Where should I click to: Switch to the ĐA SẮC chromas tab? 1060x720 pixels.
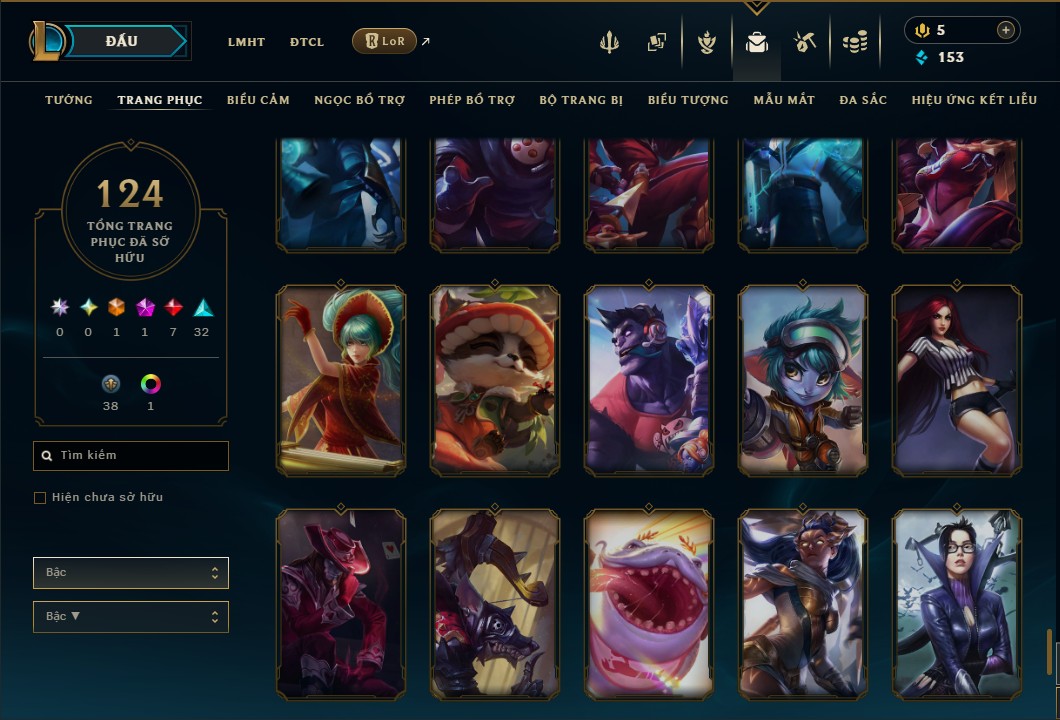[863, 100]
